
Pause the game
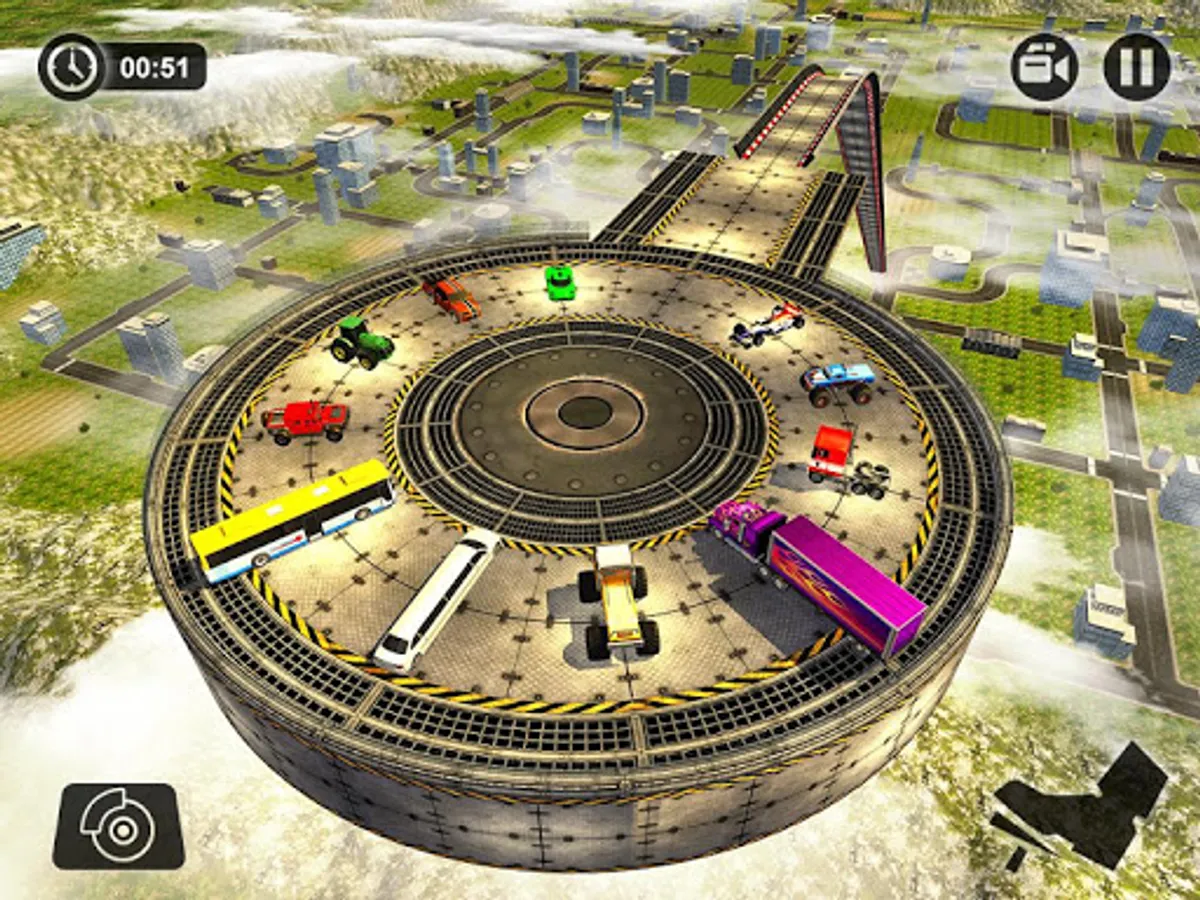click(1136, 66)
